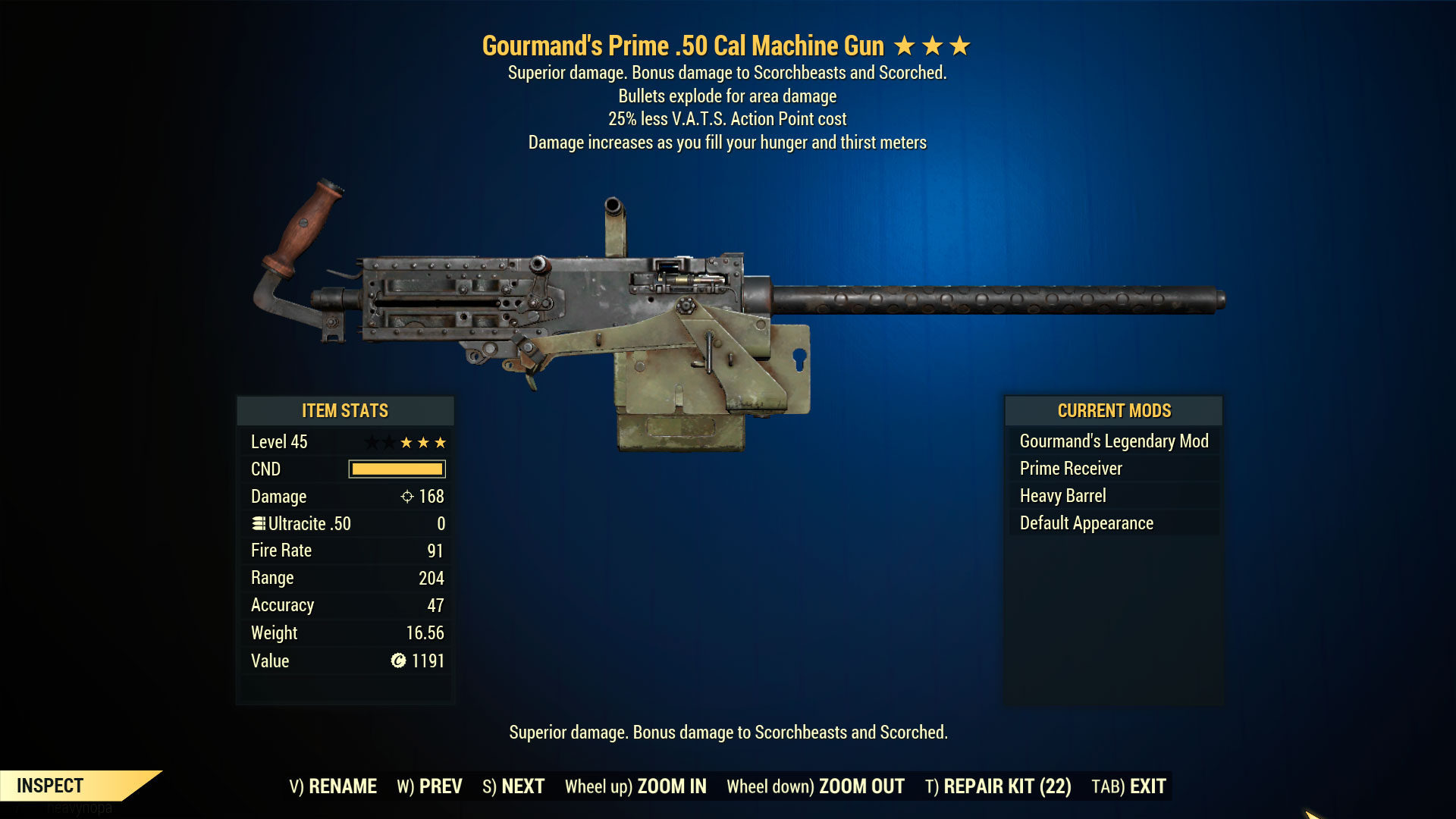
Task: Select the Gourmand's Legendary Mod entry
Action: 1114,441
